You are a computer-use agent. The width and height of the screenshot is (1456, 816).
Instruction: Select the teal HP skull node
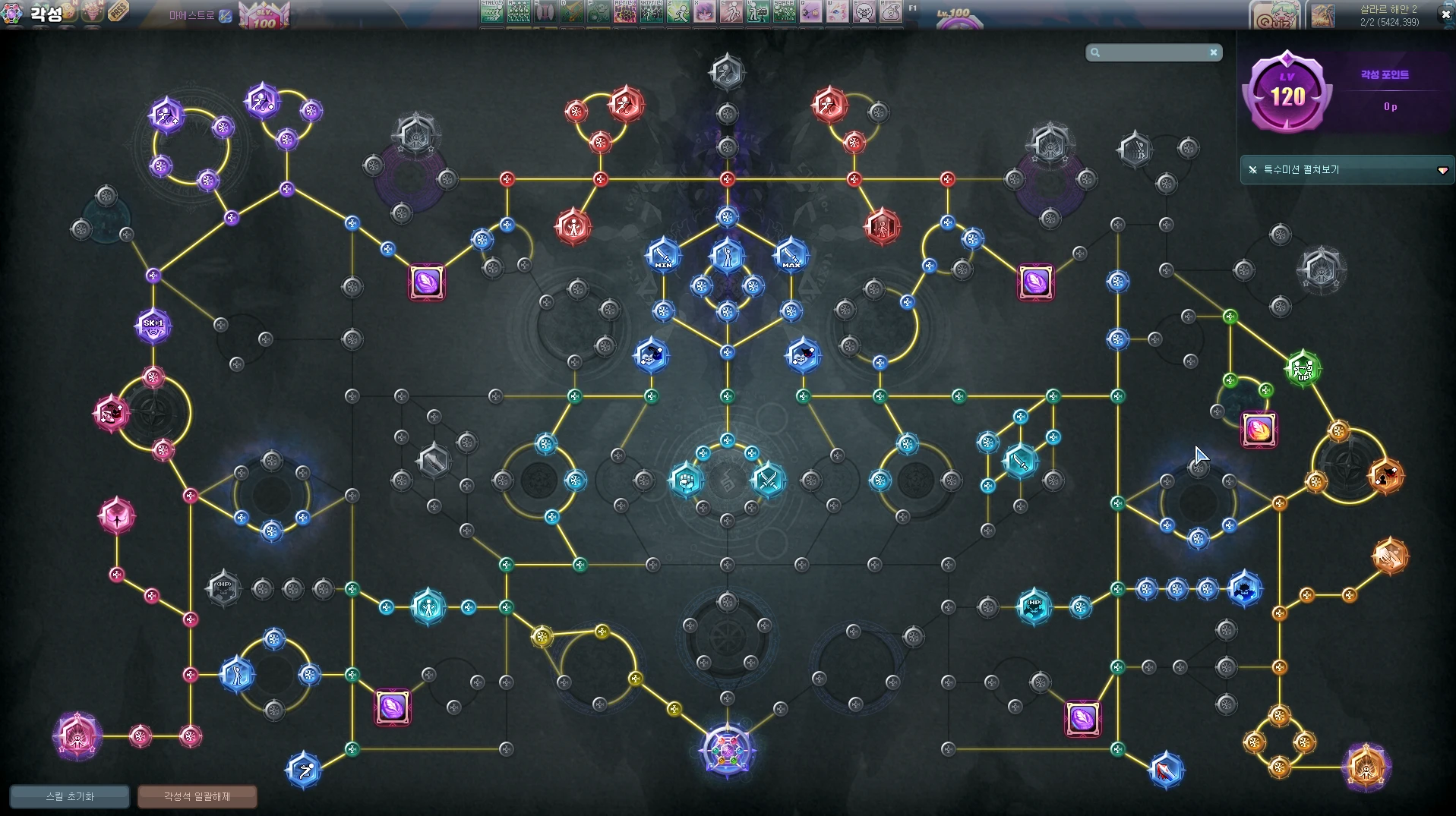click(1034, 606)
